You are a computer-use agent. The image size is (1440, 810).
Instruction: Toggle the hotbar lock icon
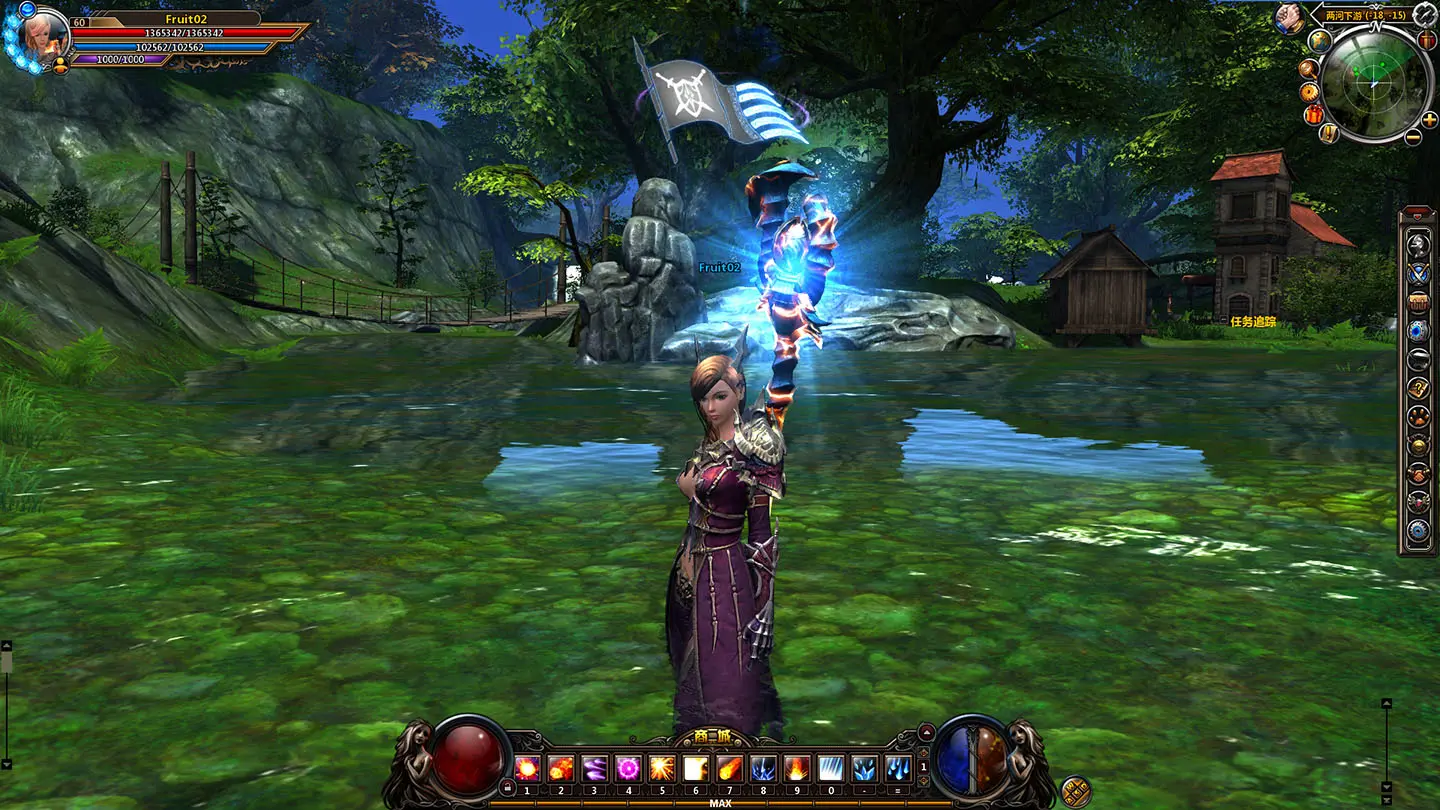coord(507,787)
